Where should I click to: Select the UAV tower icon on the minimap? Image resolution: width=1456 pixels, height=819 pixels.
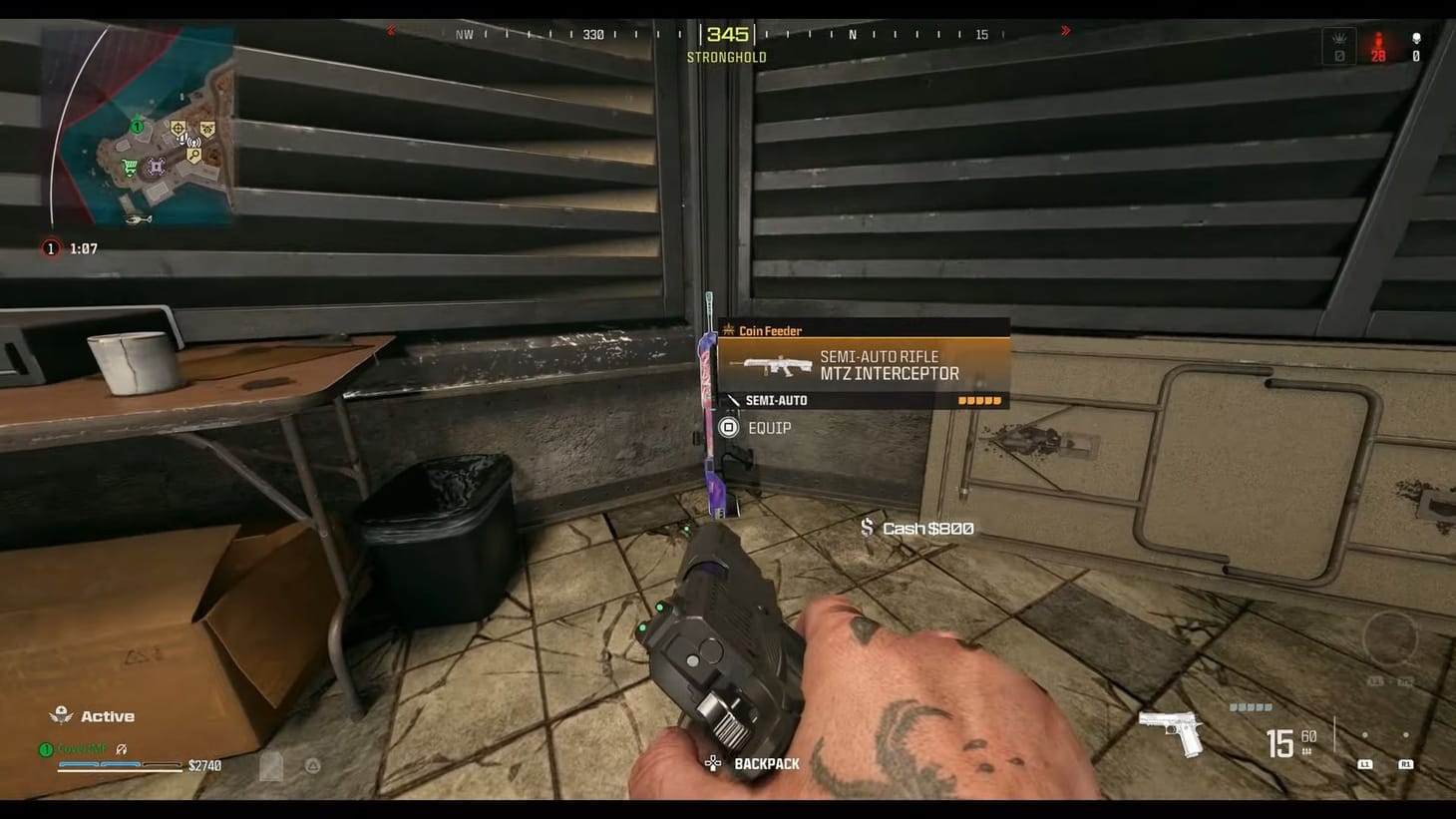point(192,141)
